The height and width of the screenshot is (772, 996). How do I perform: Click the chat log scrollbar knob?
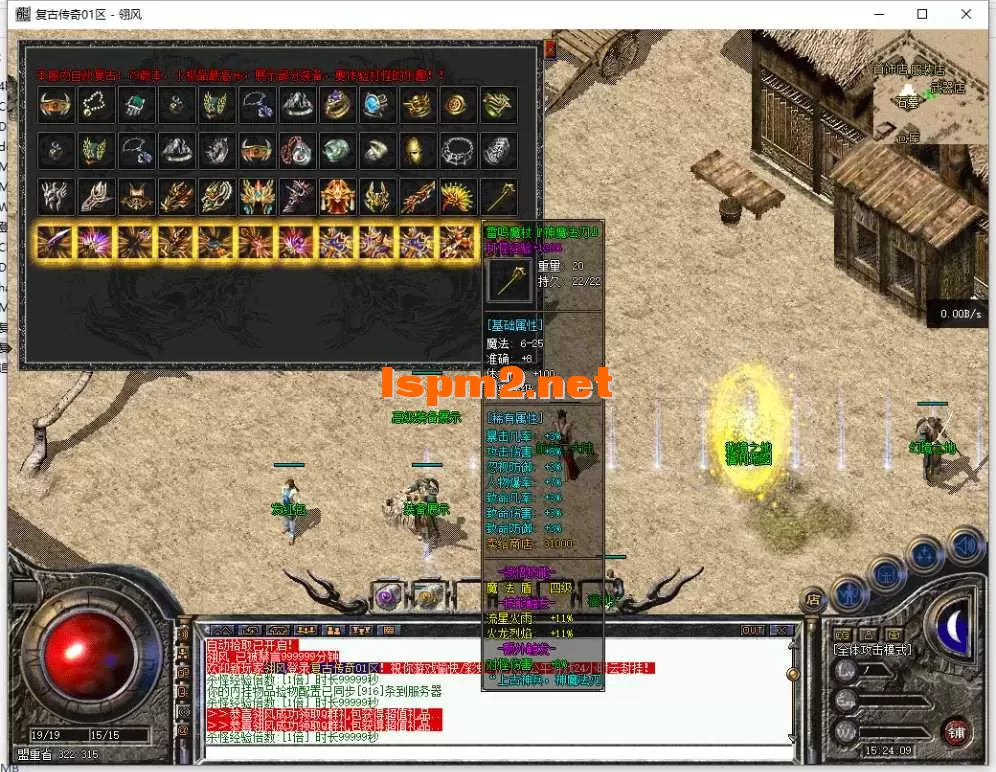coord(793,673)
